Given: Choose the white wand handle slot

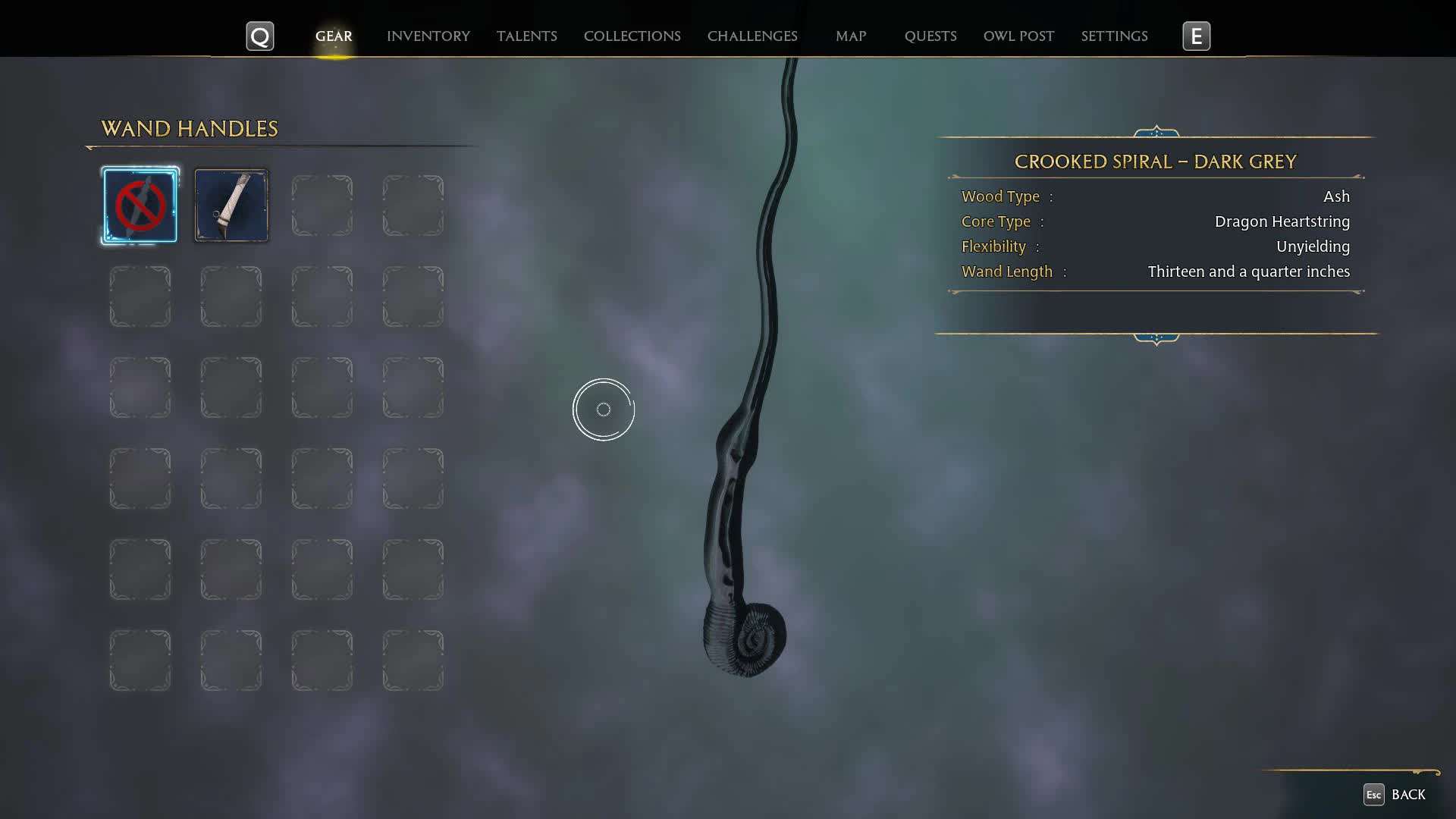Looking at the screenshot, I should pos(231,206).
